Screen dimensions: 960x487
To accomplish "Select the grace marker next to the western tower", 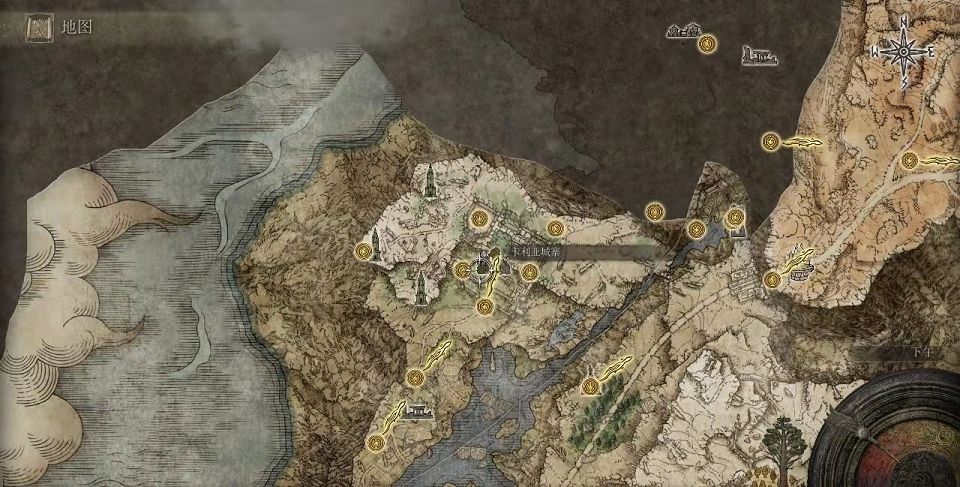I will [363, 251].
